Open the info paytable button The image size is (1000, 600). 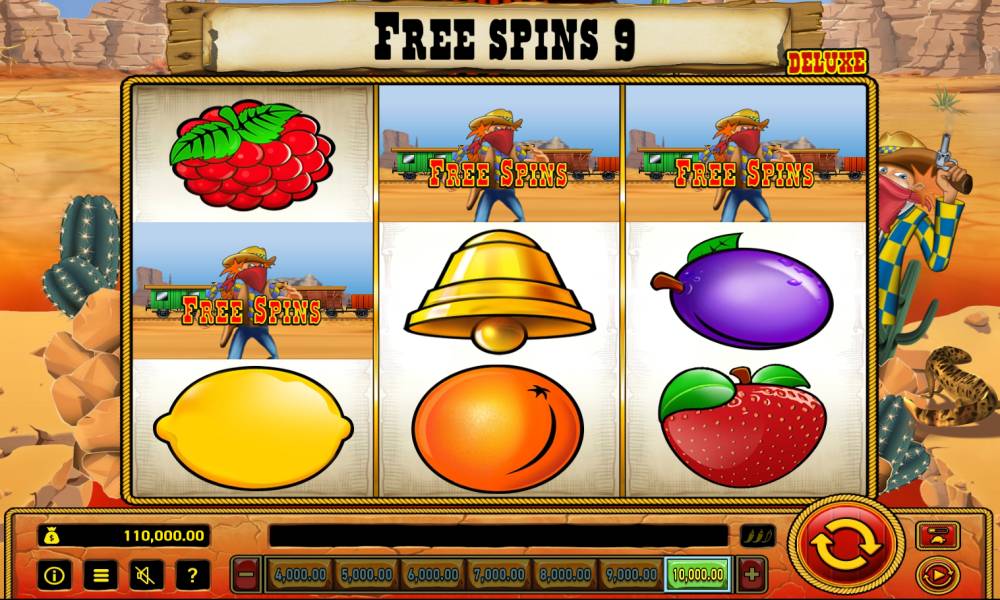coord(54,575)
